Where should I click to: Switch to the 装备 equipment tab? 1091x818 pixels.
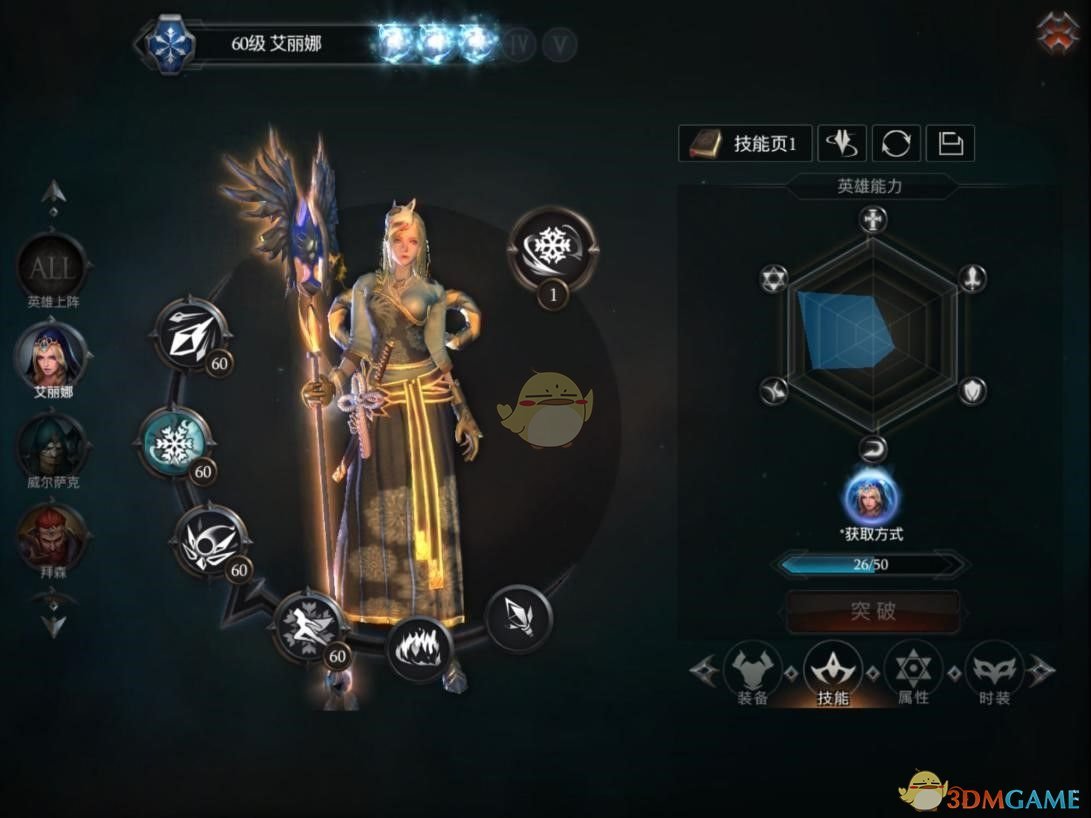753,673
